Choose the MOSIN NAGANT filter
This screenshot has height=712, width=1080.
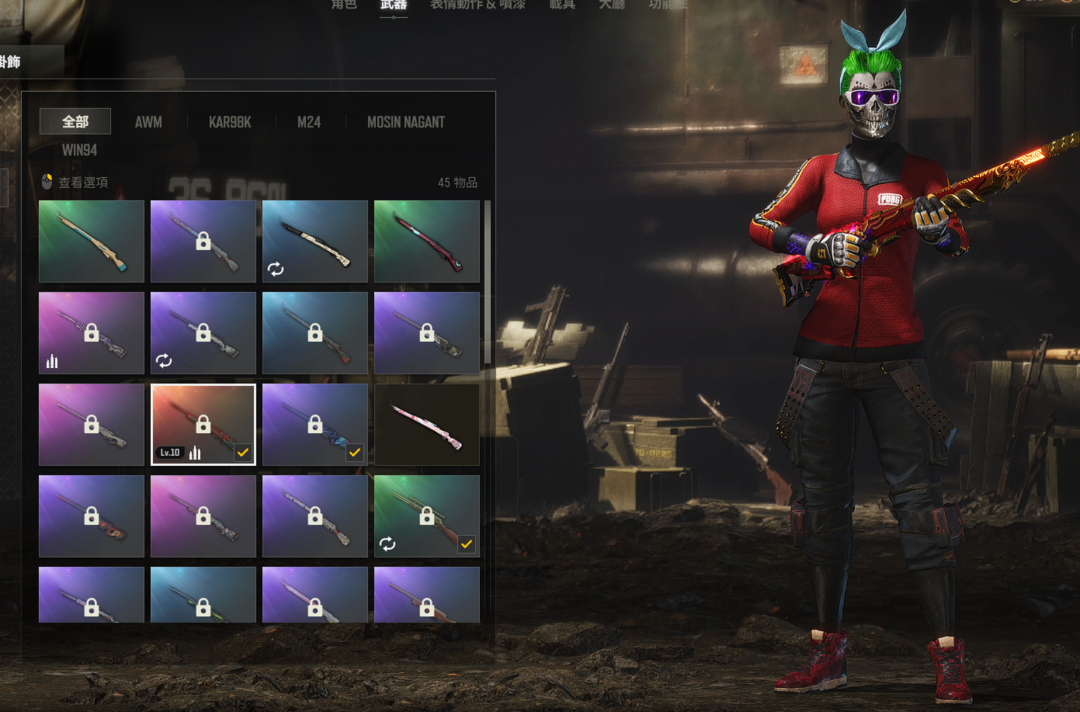405,122
